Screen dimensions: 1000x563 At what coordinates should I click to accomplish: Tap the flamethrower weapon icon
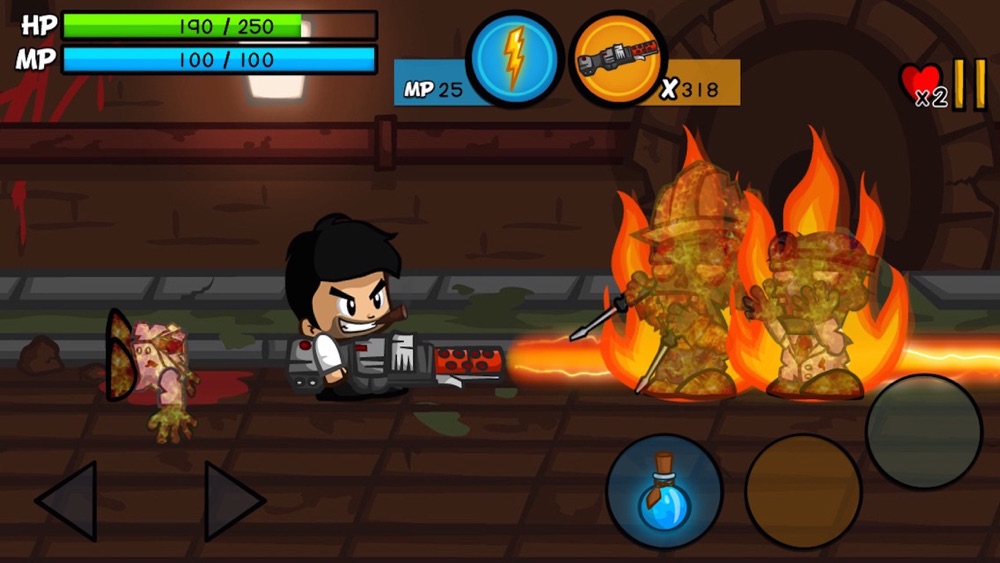coord(617,59)
